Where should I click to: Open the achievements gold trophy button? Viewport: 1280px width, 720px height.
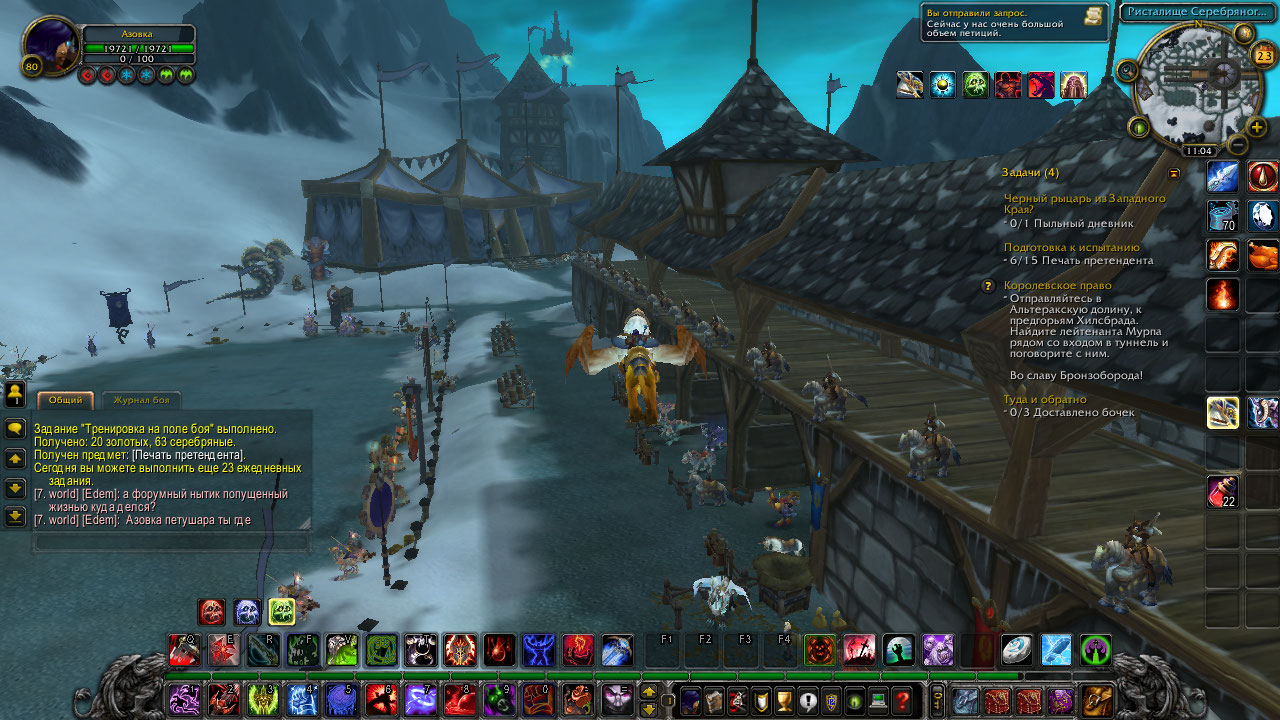[x=783, y=700]
